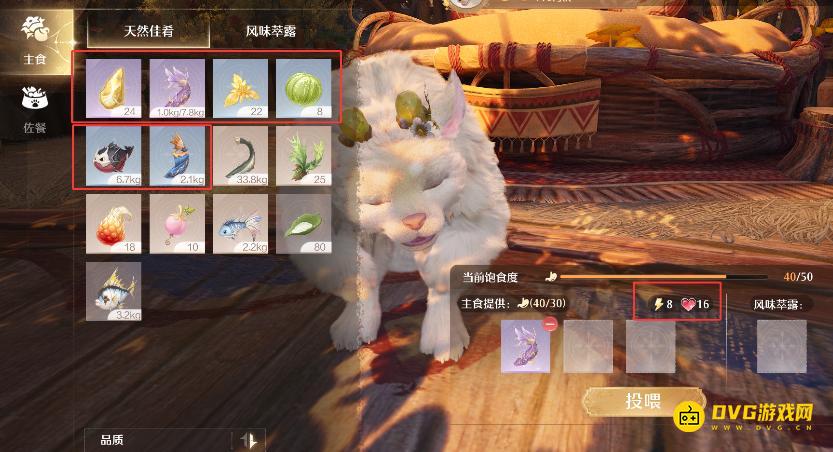Select the yellow crystal item with count 24
Viewport: 833px width, 452px height.
click(x=113, y=87)
